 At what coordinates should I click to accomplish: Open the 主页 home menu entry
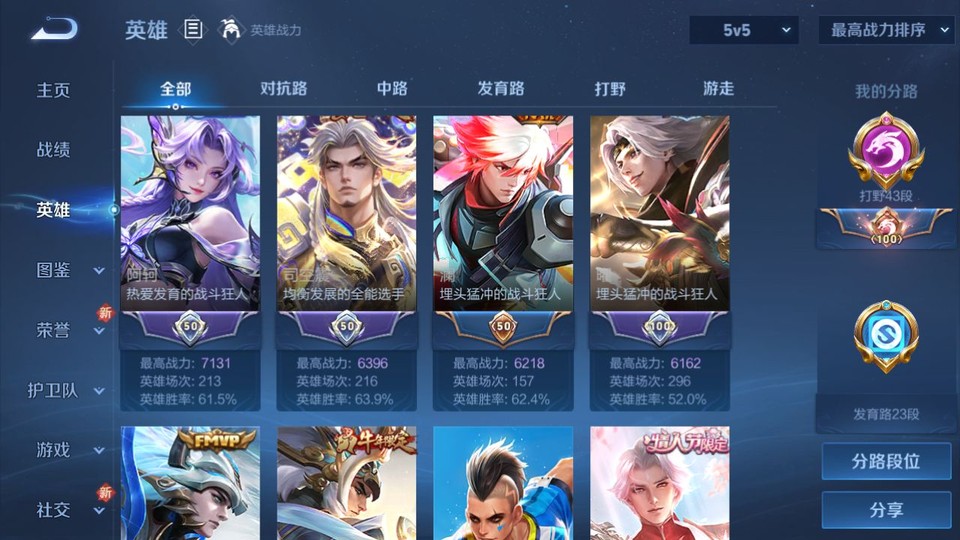click(x=54, y=90)
